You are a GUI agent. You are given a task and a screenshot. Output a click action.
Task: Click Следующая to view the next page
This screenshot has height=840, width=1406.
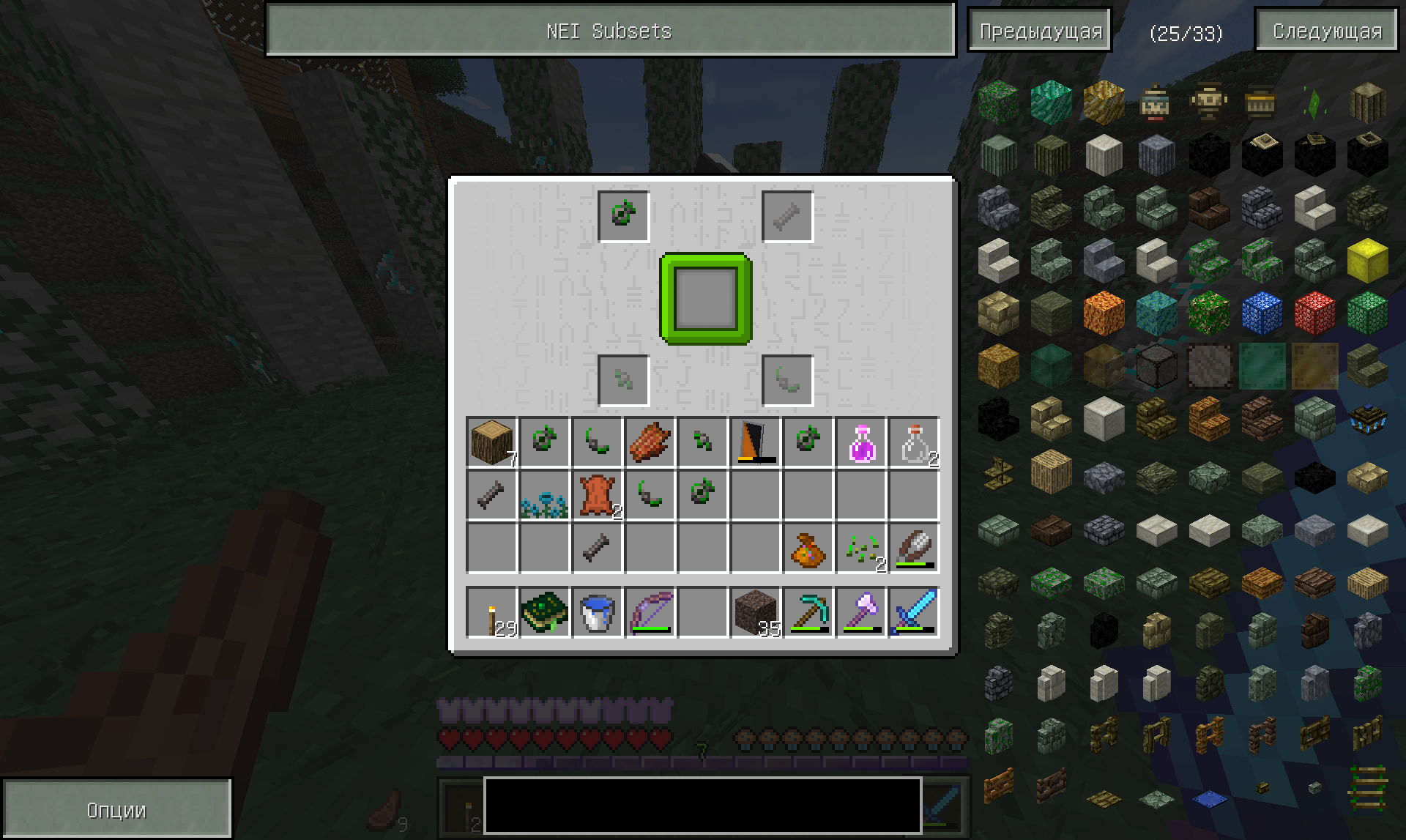click(1325, 31)
